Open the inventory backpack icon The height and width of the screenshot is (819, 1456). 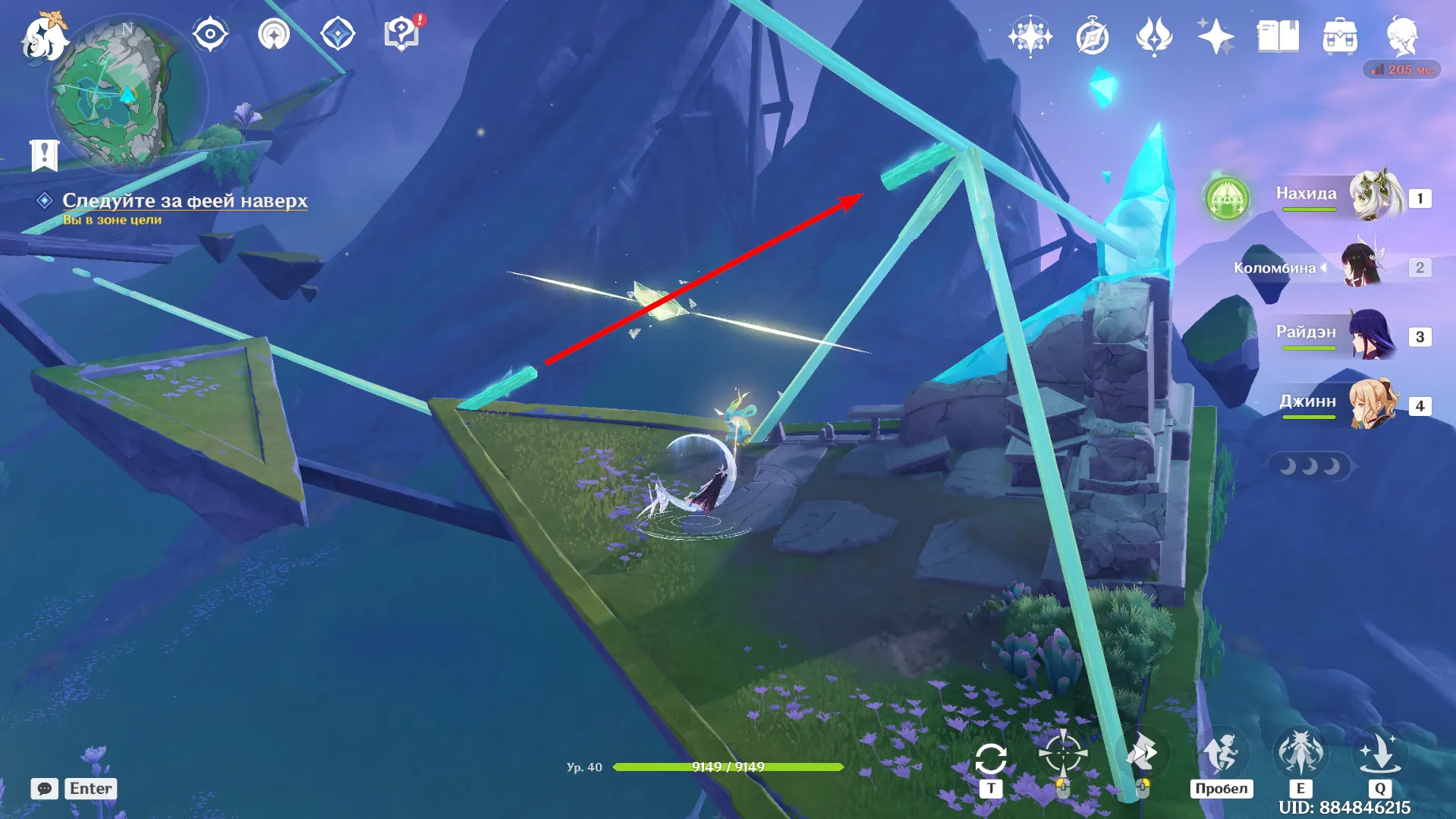1340,36
